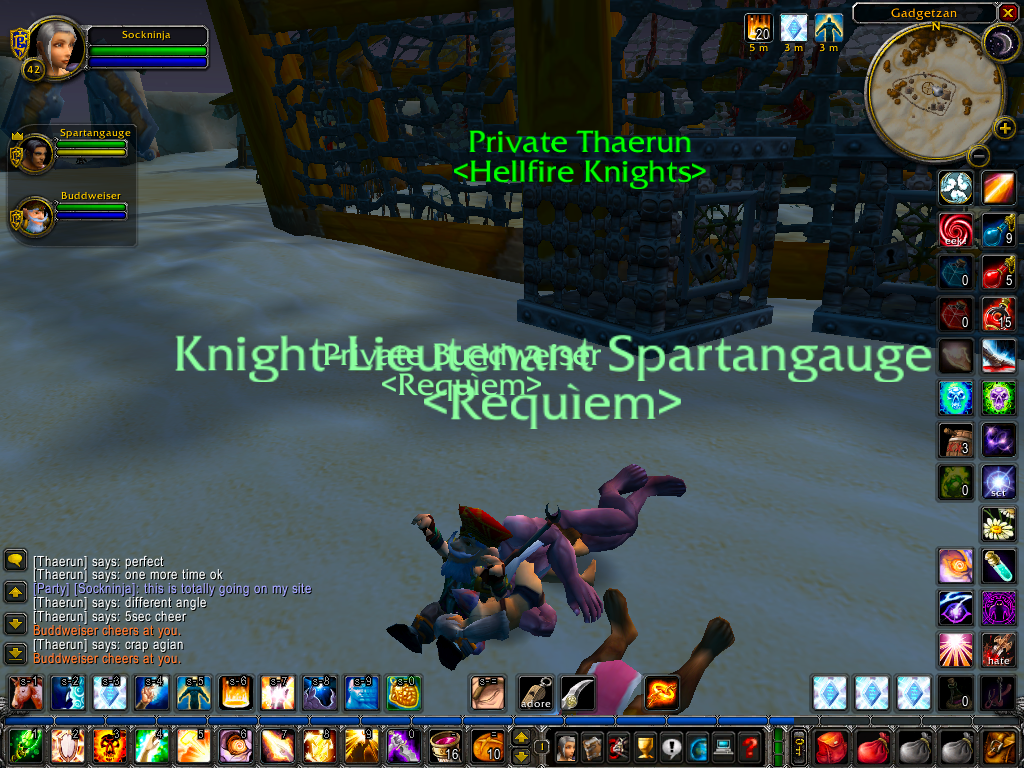The height and width of the screenshot is (768, 1024).
Task: Click the white daisy flower icon
Action: [998, 523]
